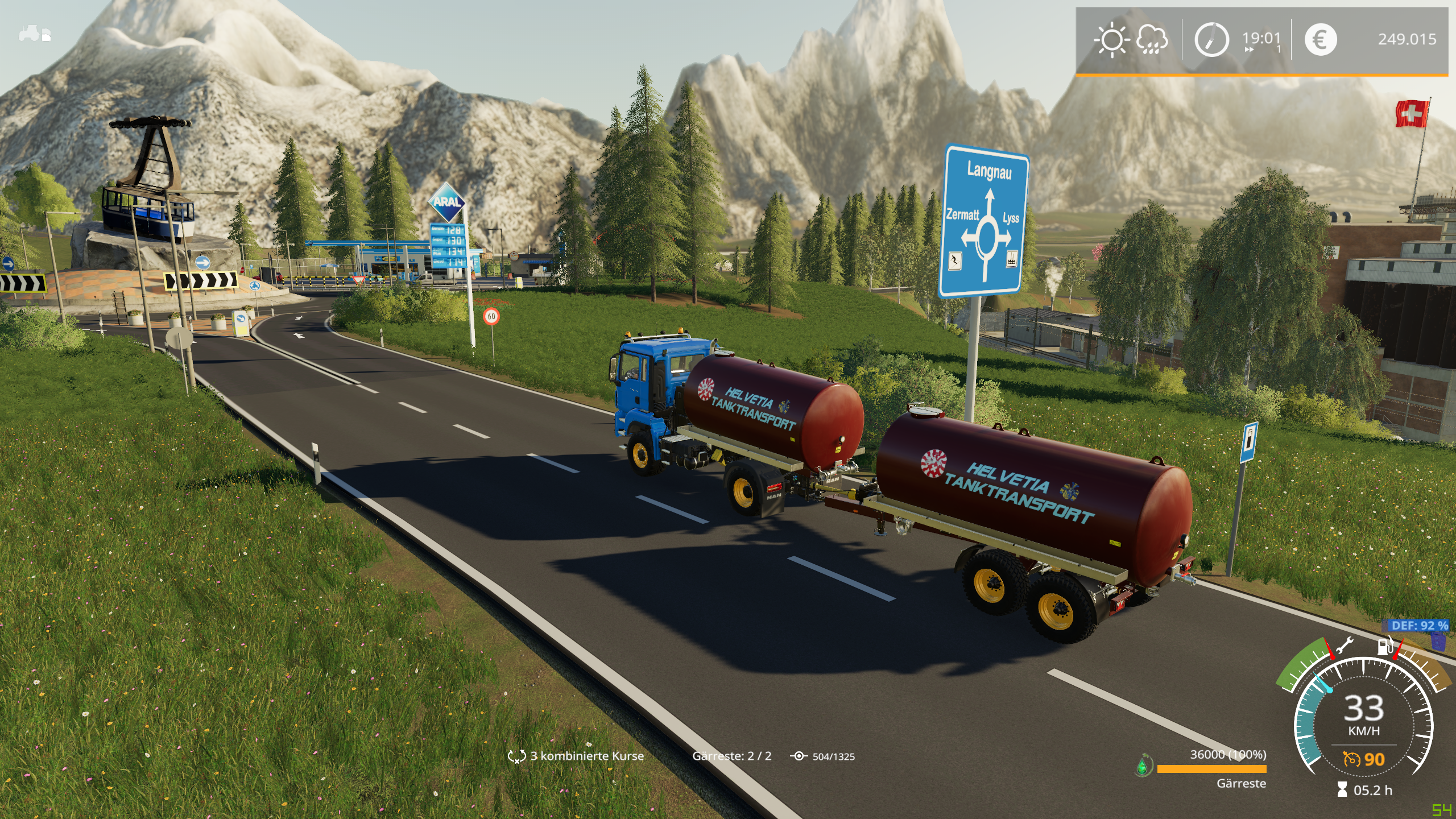Viewport: 1456px width, 819px height.
Task: Click the waypoint counter icon
Action: point(799,756)
